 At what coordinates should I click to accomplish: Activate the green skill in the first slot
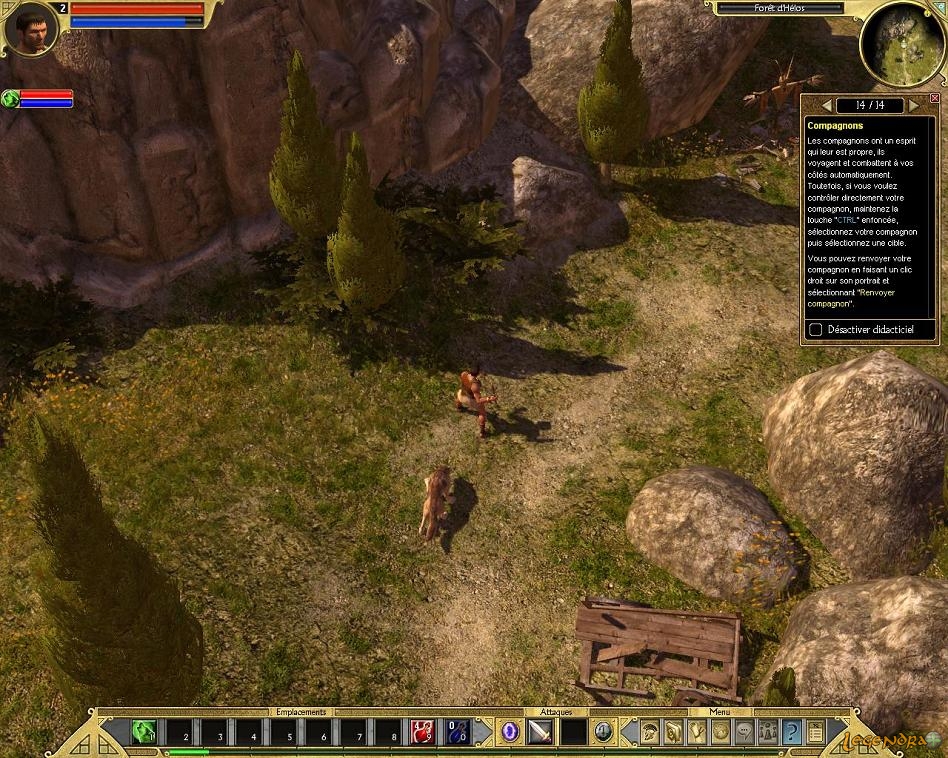[x=144, y=732]
